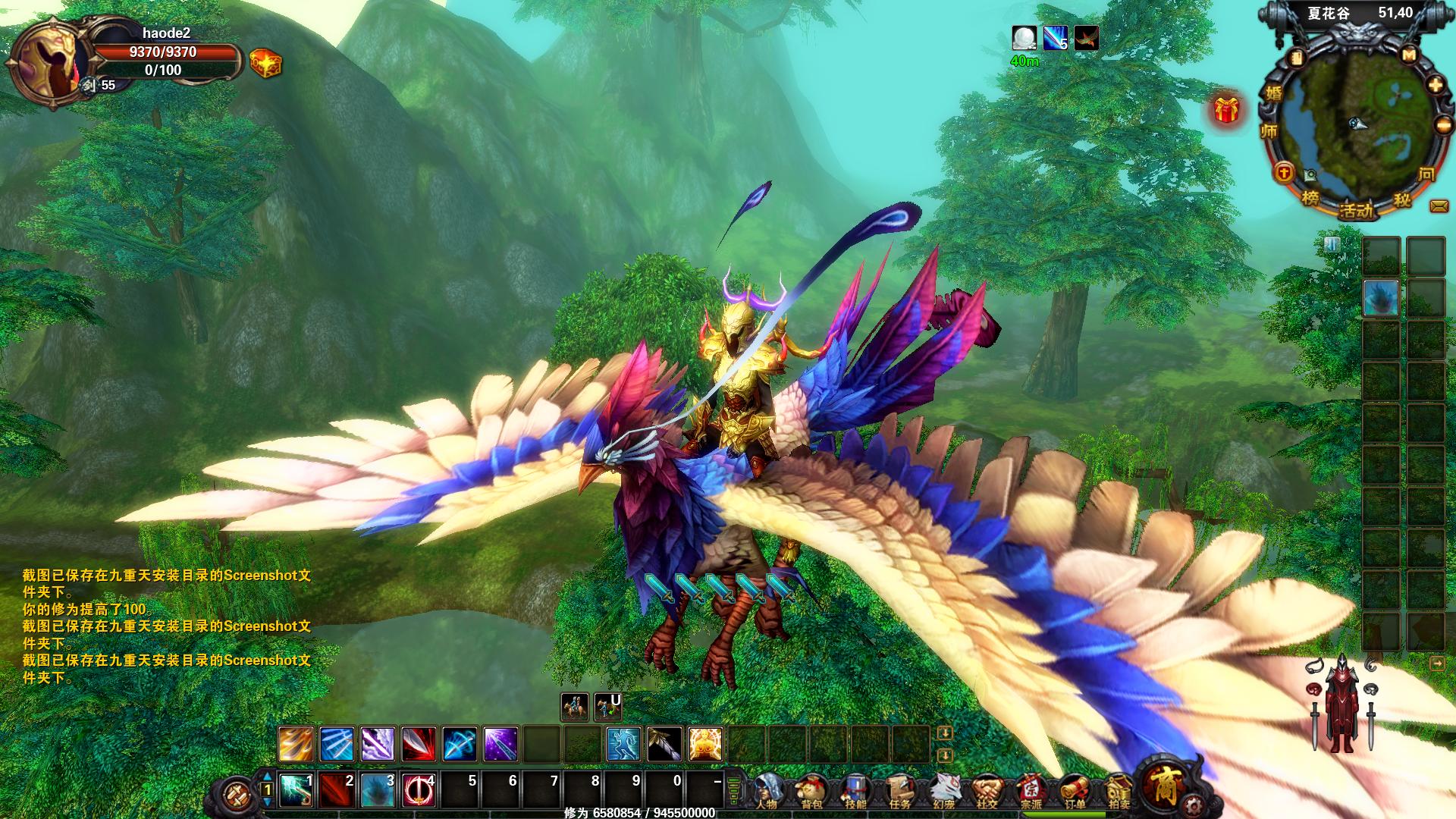Open the 社交 social menu
This screenshot has width=1456, height=819.
point(987,792)
